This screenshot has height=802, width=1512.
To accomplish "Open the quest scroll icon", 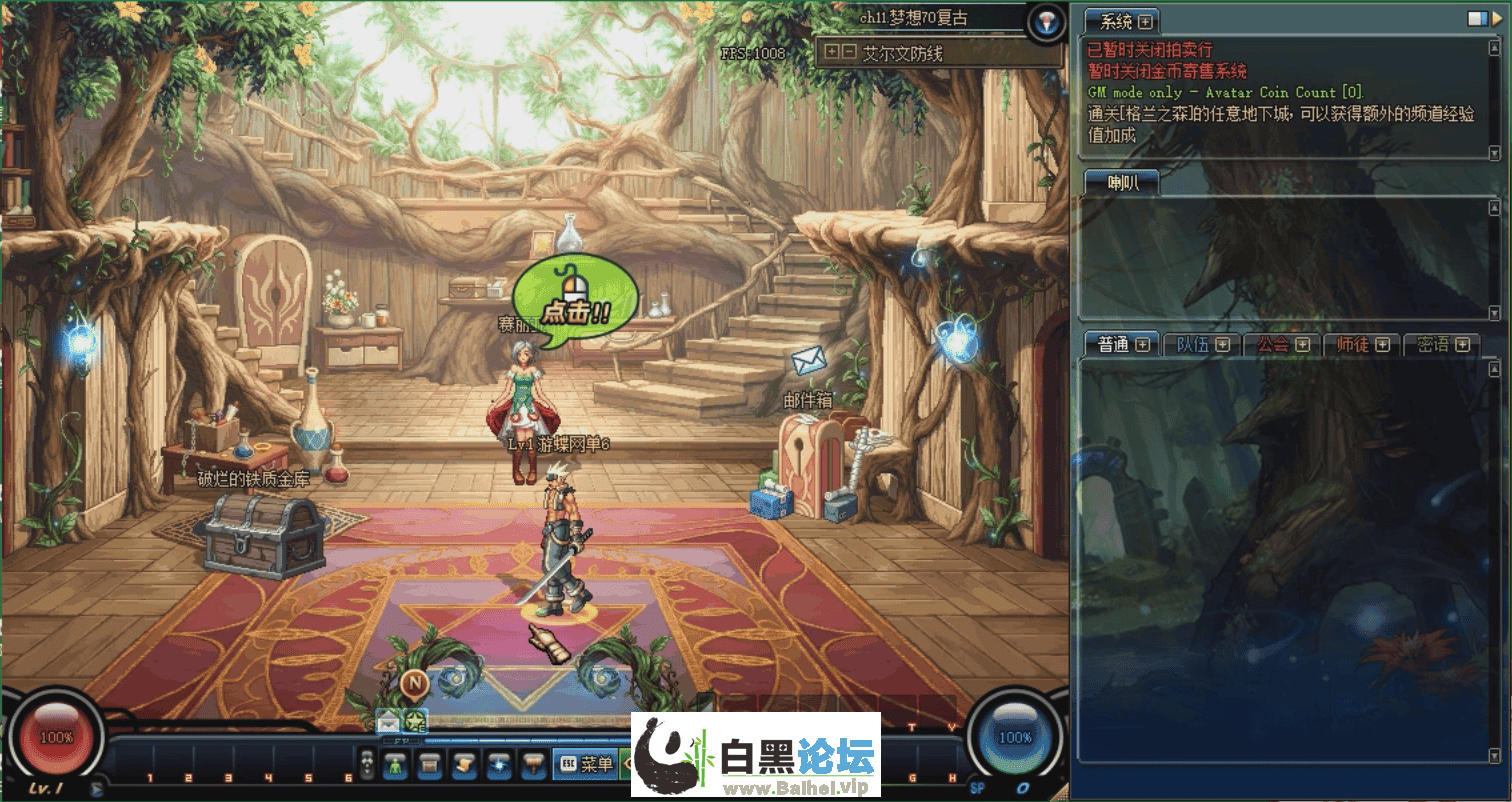I will click(x=464, y=765).
